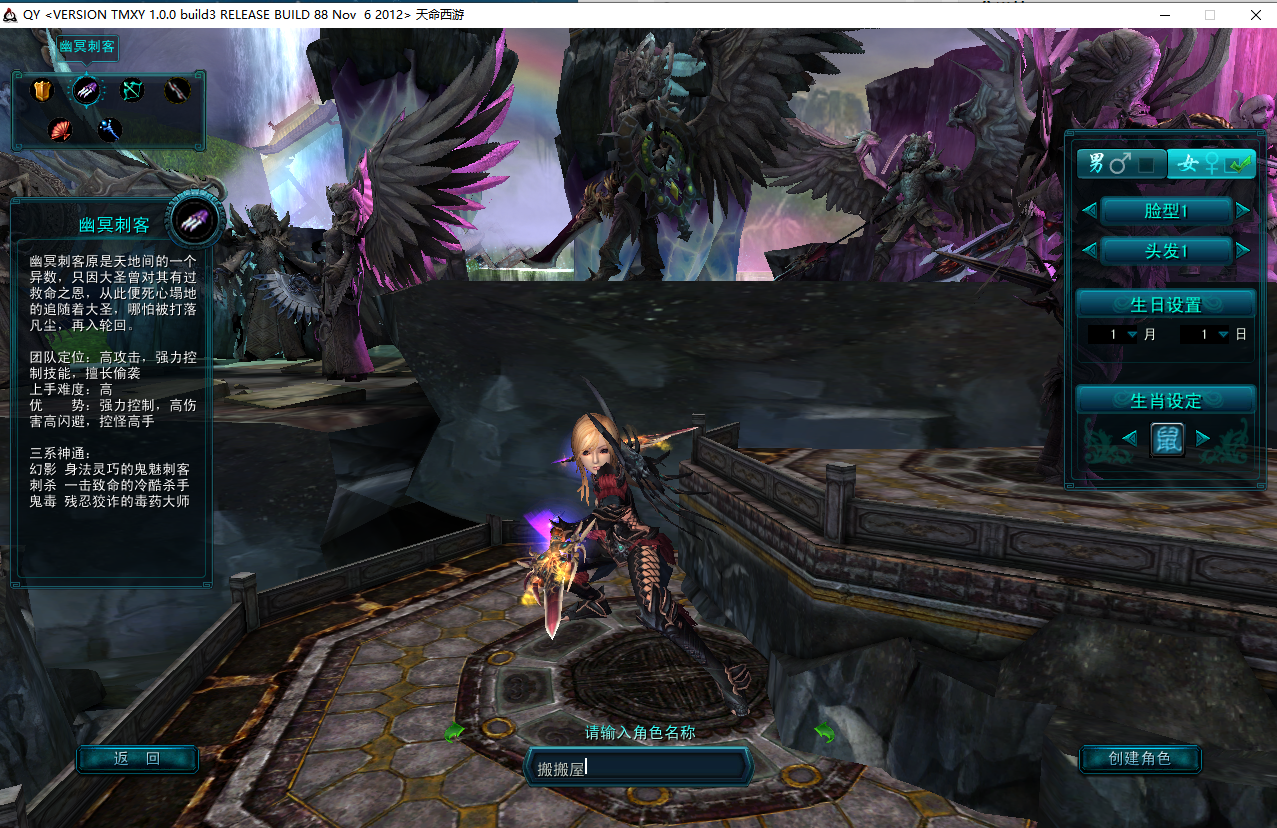Image resolution: width=1277 pixels, height=828 pixels.
Task: Confirm with the 创建角色 (create character) button
Action: point(1140,759)
